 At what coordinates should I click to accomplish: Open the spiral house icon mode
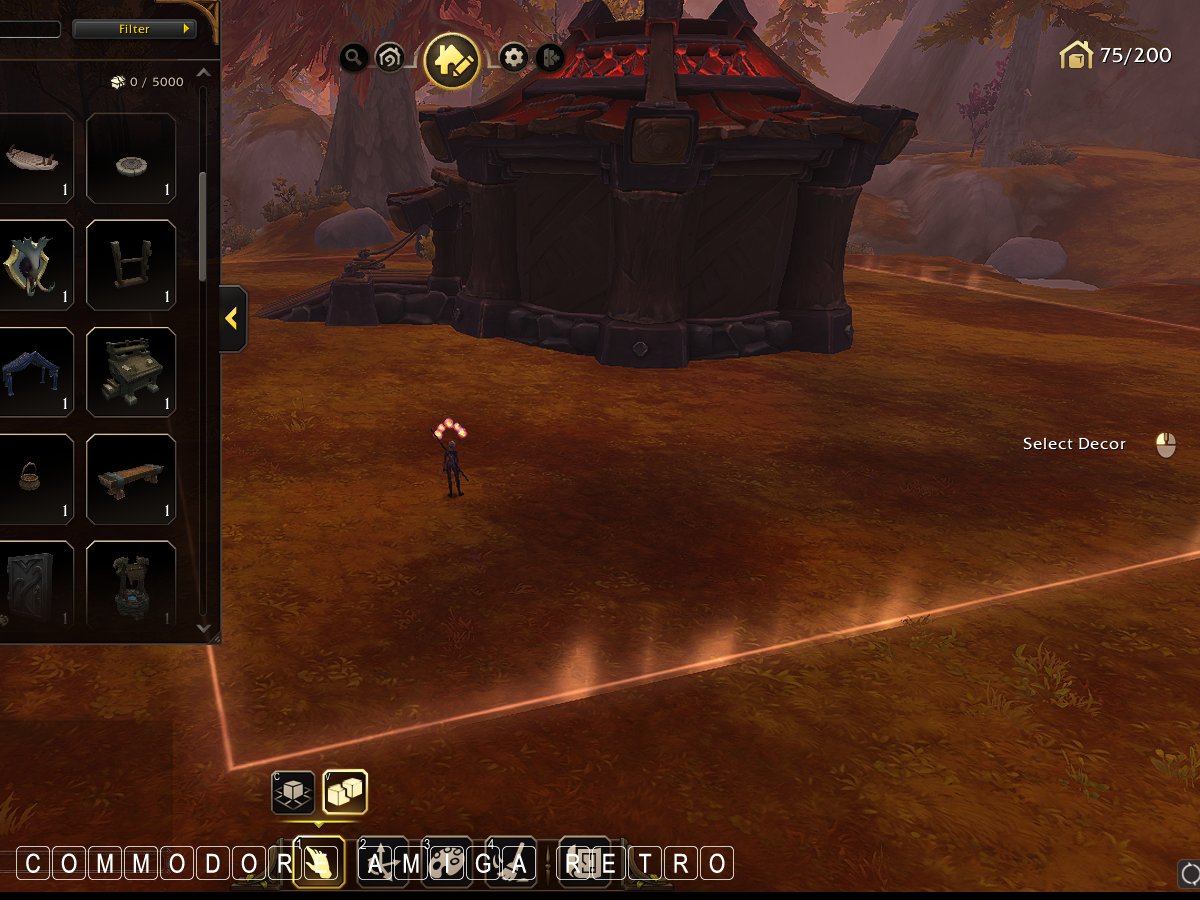(388, 58)
